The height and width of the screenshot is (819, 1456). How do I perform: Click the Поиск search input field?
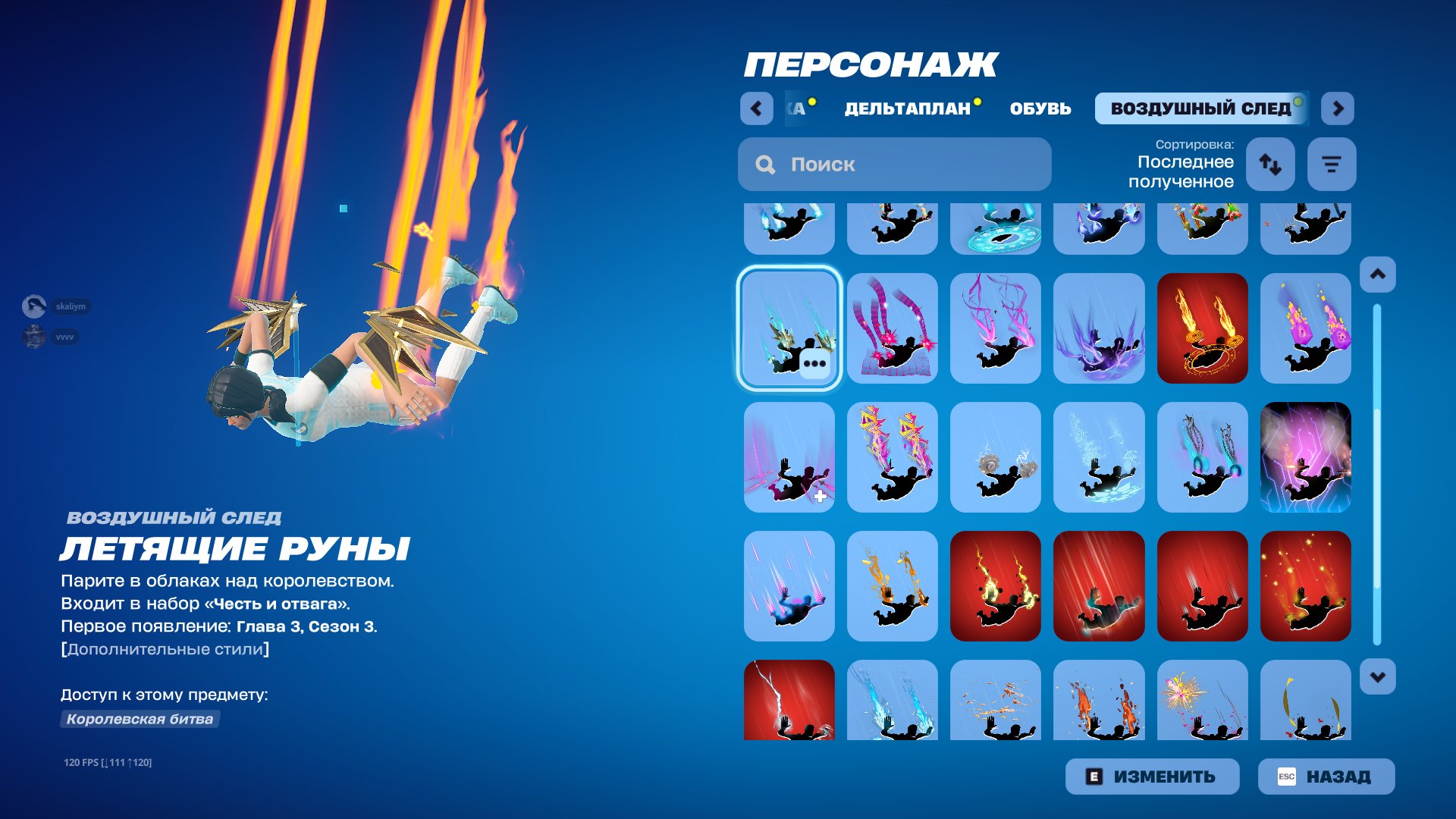tap(895, 164)
